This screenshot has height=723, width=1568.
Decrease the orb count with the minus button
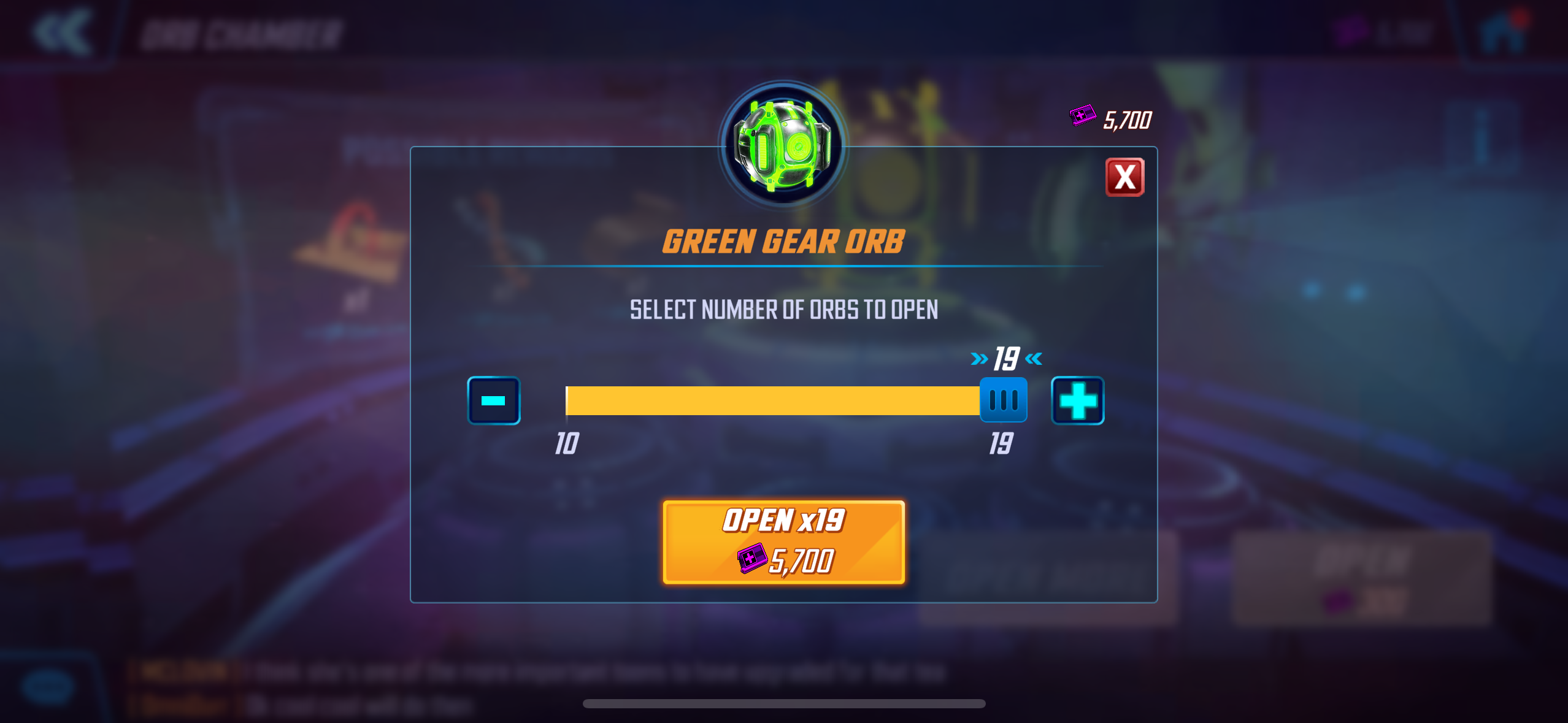(494, 400)
